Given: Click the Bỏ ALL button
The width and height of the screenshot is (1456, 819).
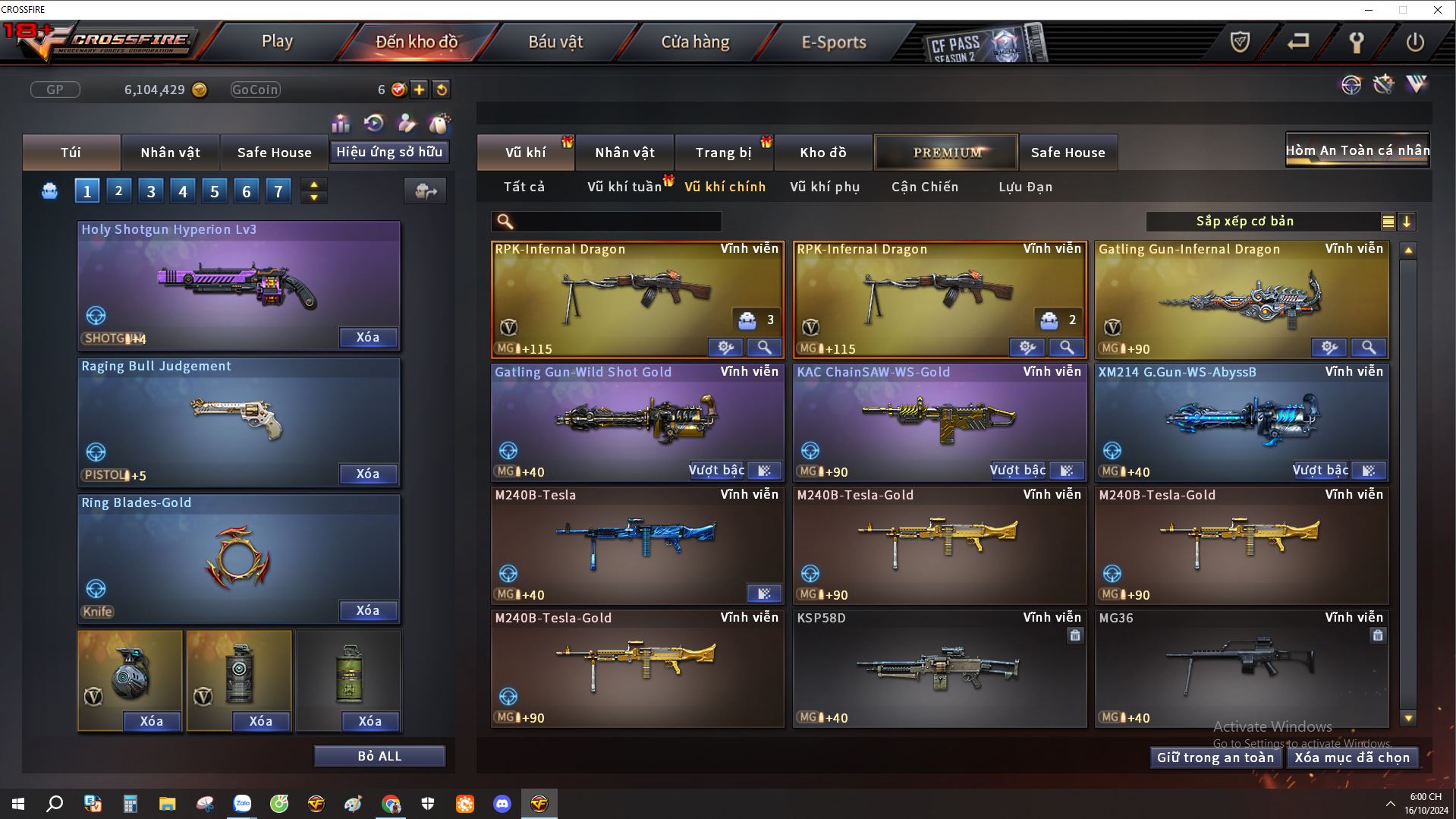Looking at the screenshot, I should tap(379, 756).
